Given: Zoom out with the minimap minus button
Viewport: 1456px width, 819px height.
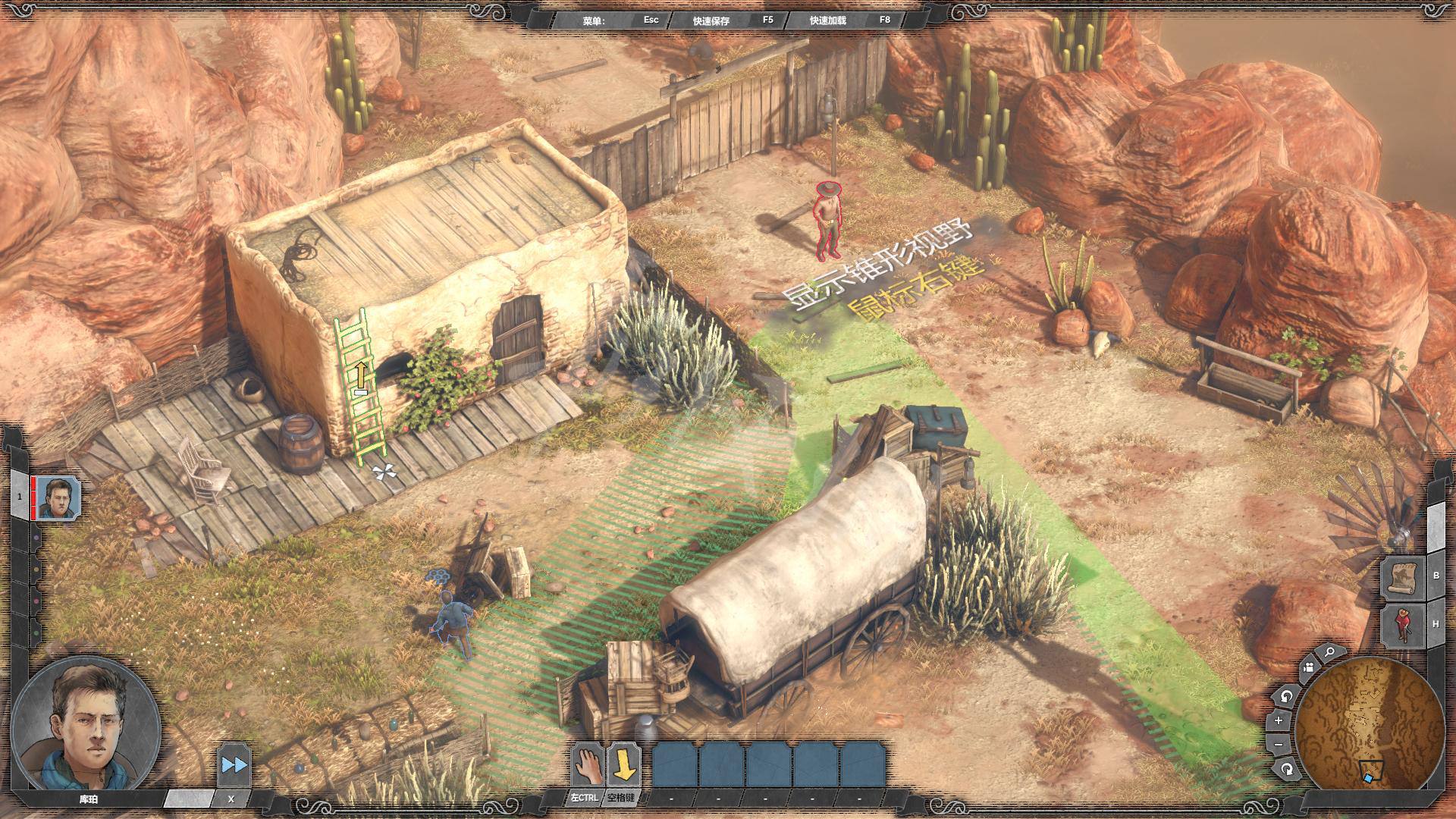Looking at the screenshot, I should [1279, 745].
